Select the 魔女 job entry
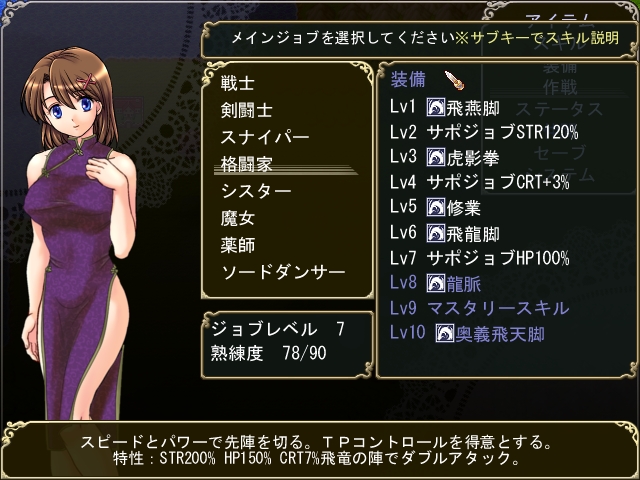640x480 pixels. (x=237, y=217)
